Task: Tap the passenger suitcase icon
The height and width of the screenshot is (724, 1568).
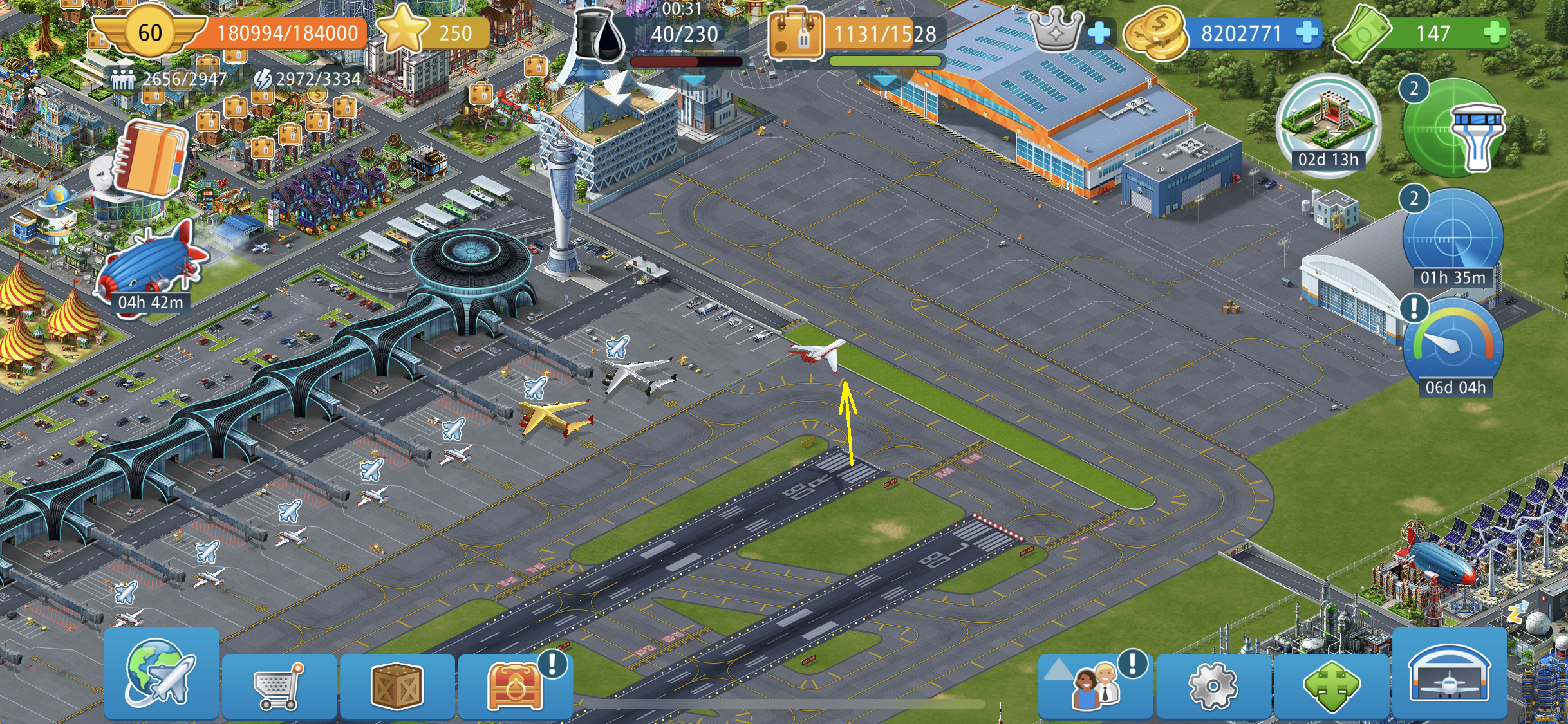Action: point(796,35)
